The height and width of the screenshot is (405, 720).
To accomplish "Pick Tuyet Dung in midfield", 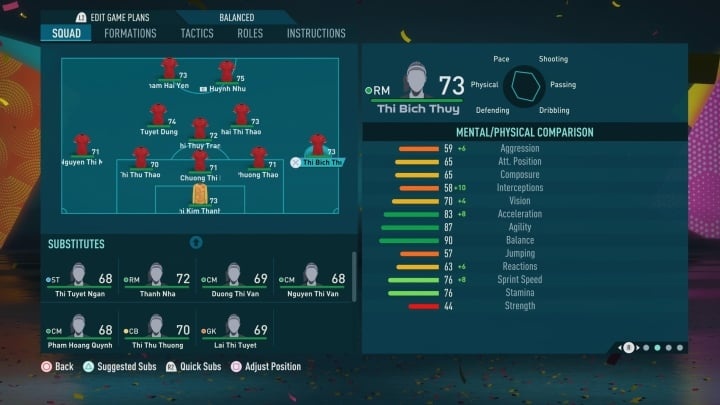I will coord(158,119).
